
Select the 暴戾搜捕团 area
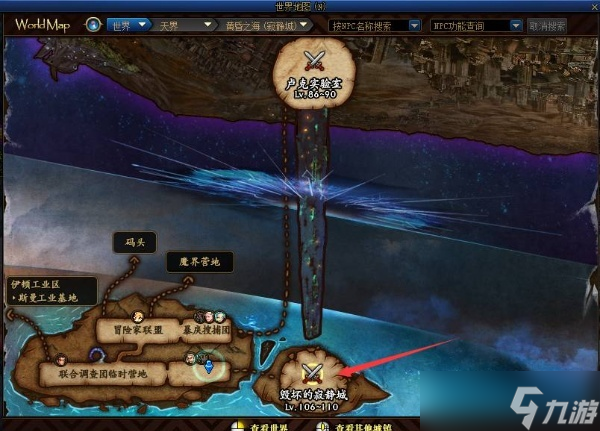207,329
